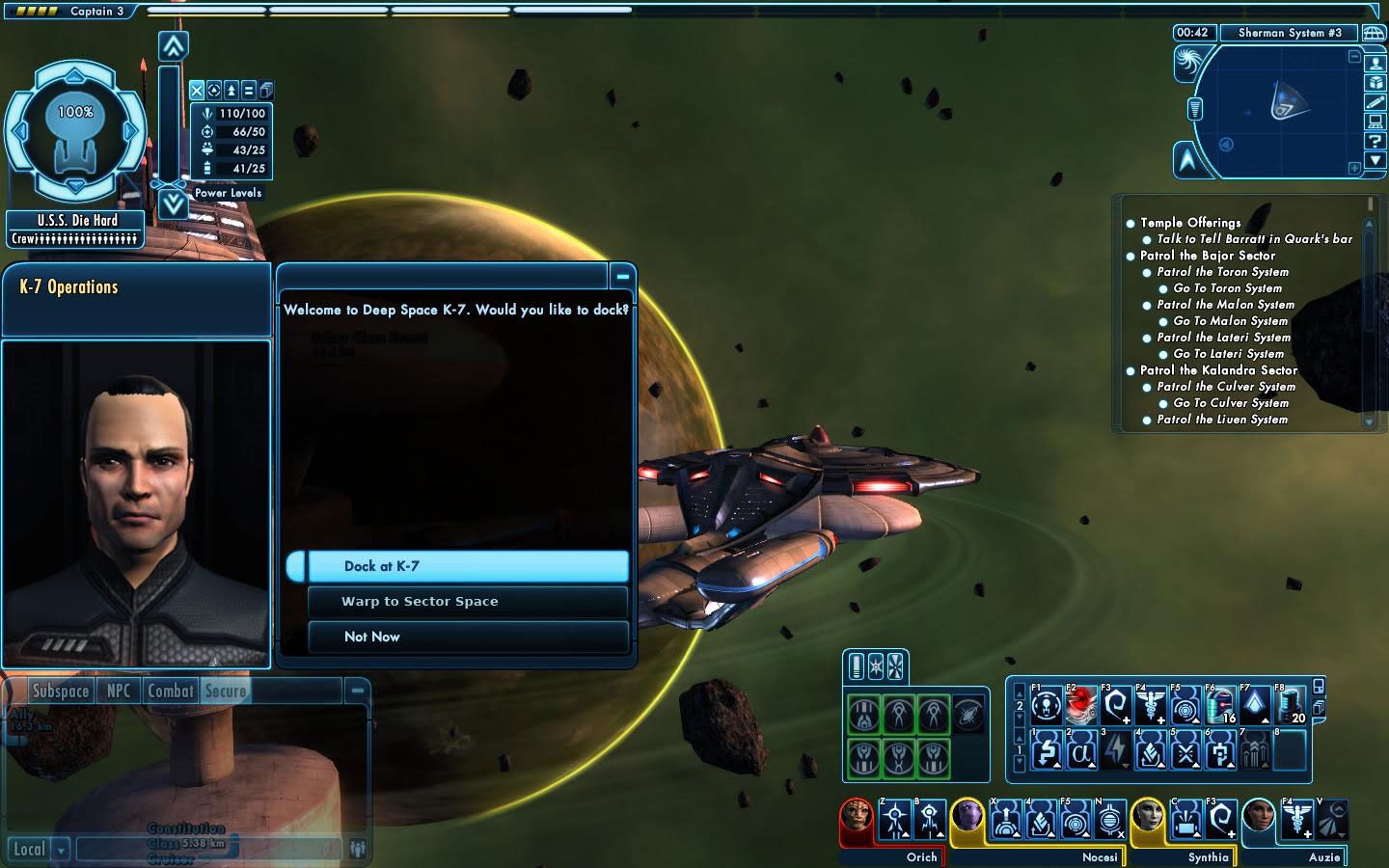
Task: Switch to the Subspace chat tab
Action: click(61, 691)
